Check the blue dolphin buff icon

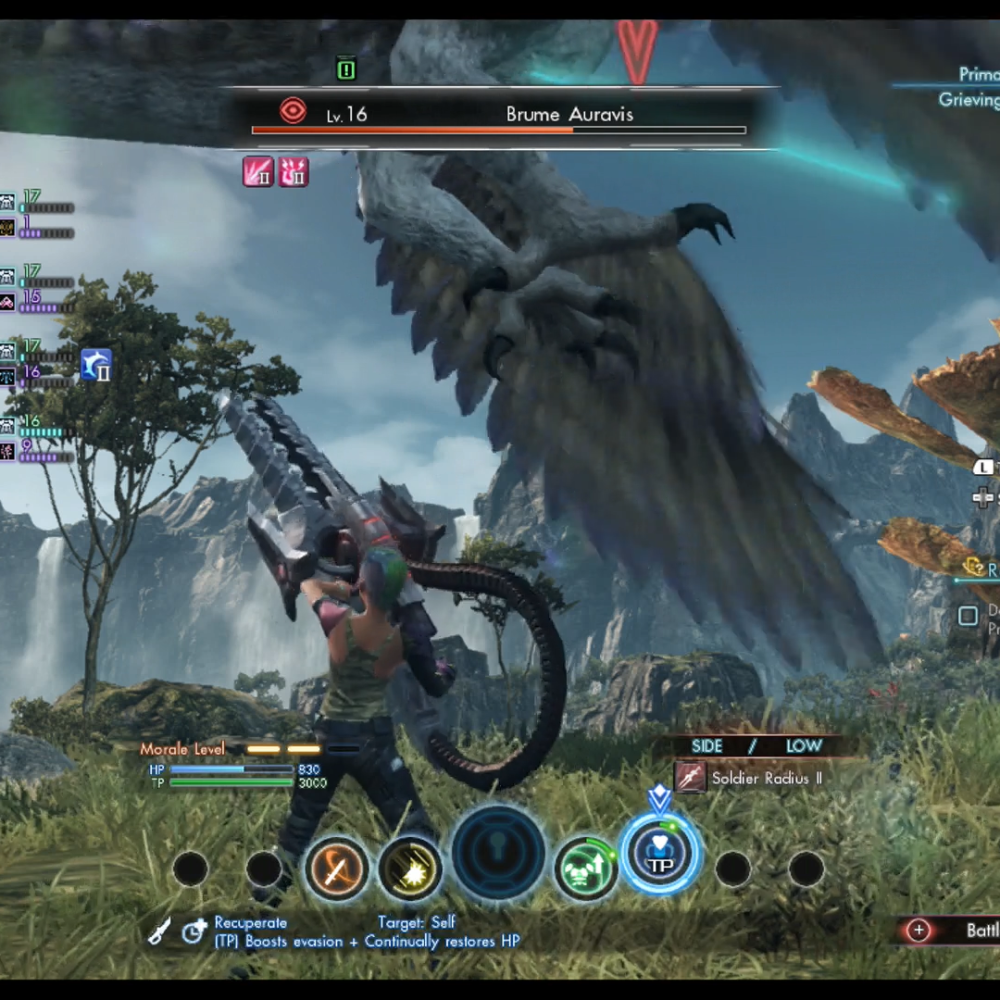pos(96,365)
